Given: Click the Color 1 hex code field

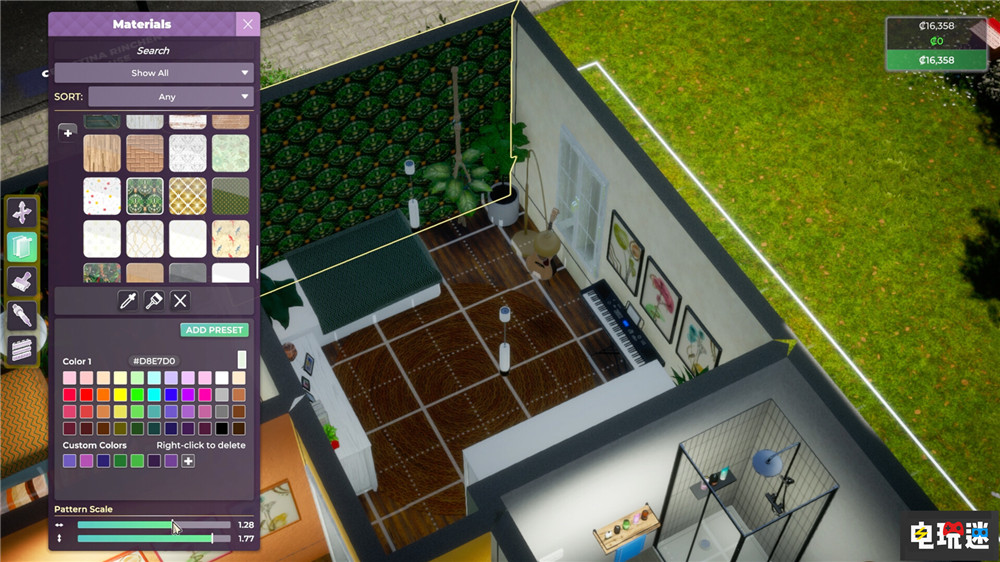Looking at the screenshot, I should pos(154,361).
